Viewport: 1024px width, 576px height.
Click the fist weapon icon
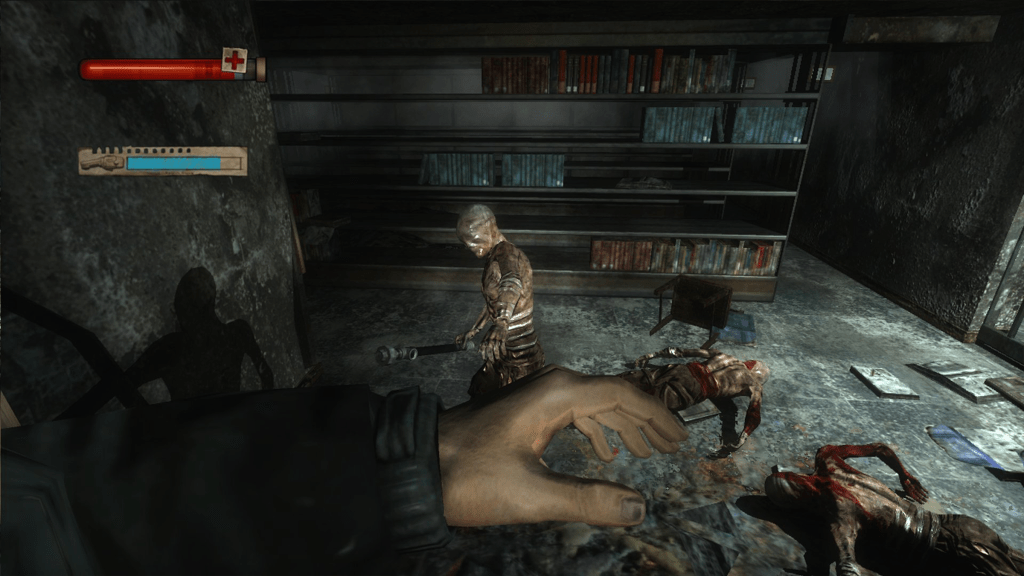coord(104,161)
